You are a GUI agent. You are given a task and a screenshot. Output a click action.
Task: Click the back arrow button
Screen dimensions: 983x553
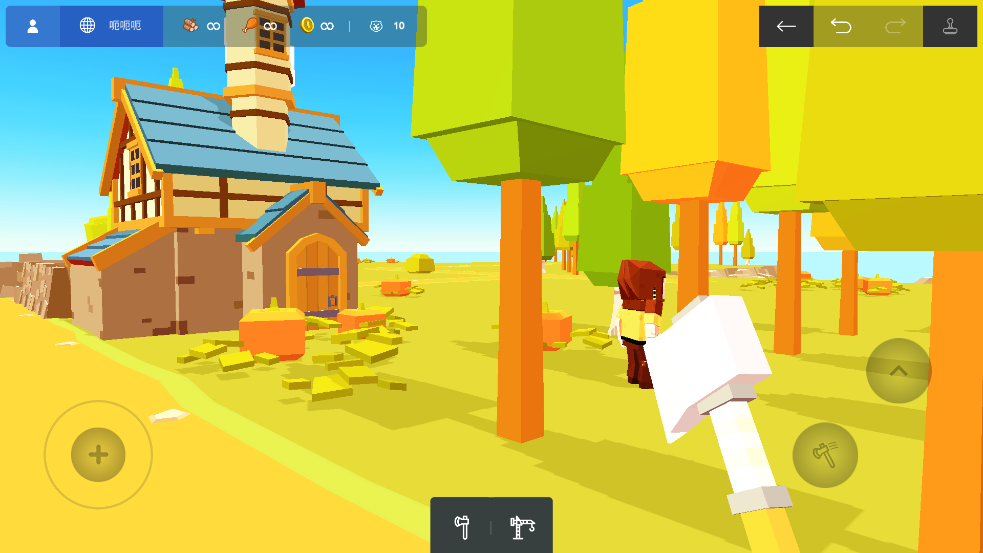tap(786, 26)
